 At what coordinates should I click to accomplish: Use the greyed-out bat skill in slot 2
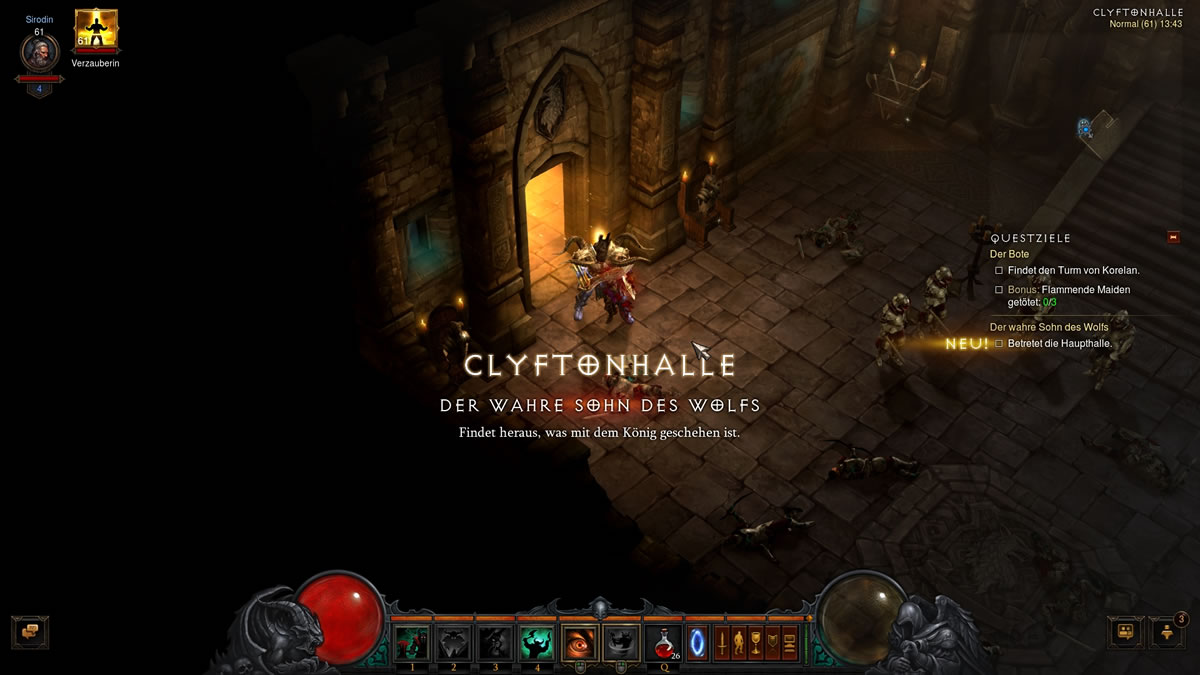454,641
